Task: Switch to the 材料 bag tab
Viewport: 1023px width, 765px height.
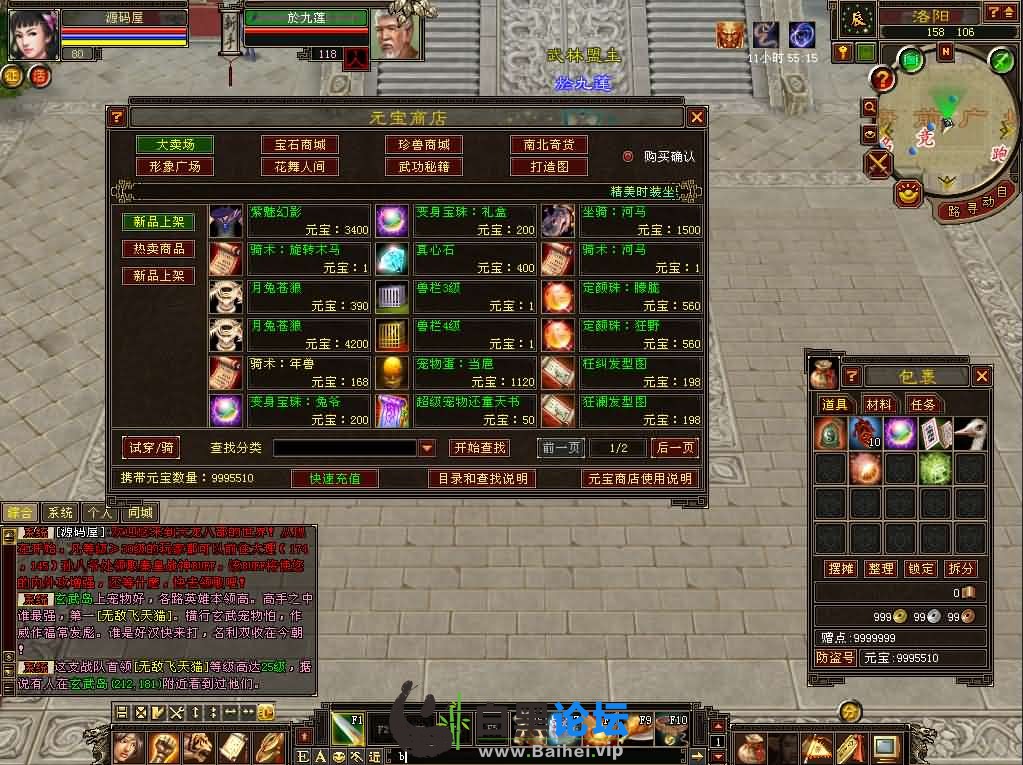Action: [x=879, y=404]
